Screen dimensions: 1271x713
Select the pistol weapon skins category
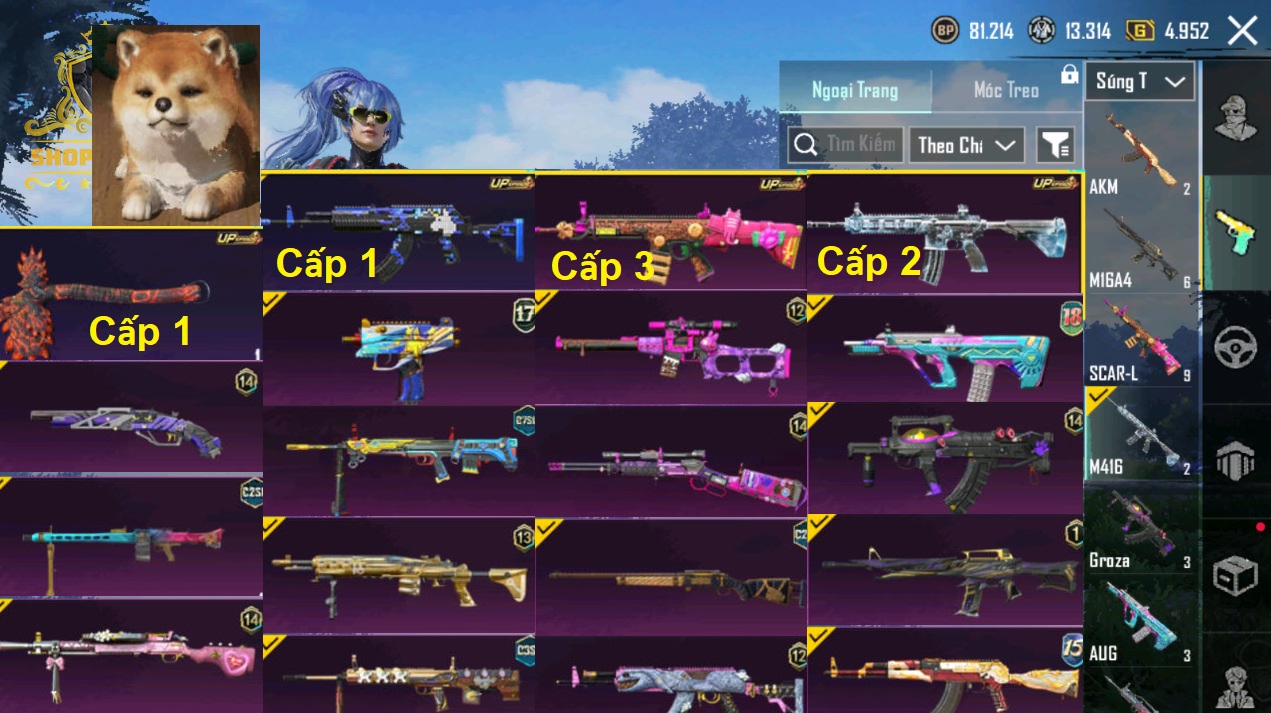tap(1236, 232)
